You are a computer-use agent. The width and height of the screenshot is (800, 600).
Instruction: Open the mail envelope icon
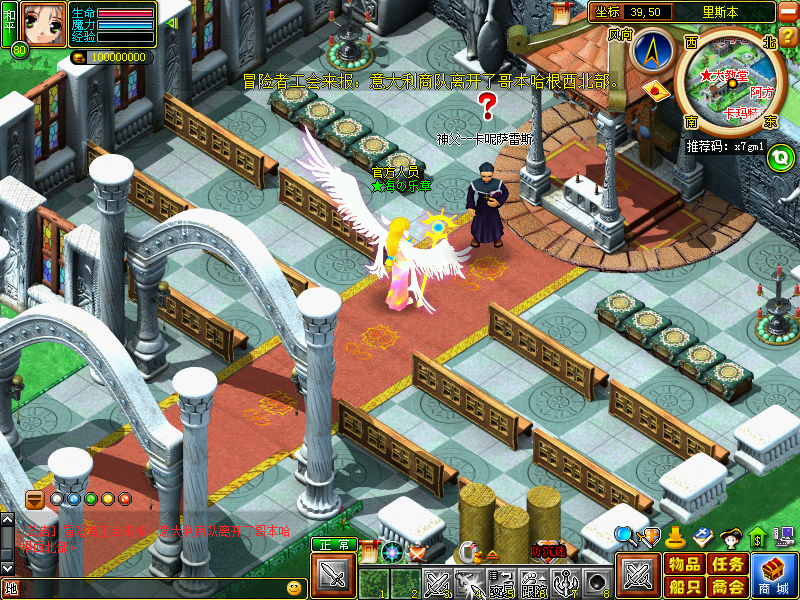click(656, 90)
